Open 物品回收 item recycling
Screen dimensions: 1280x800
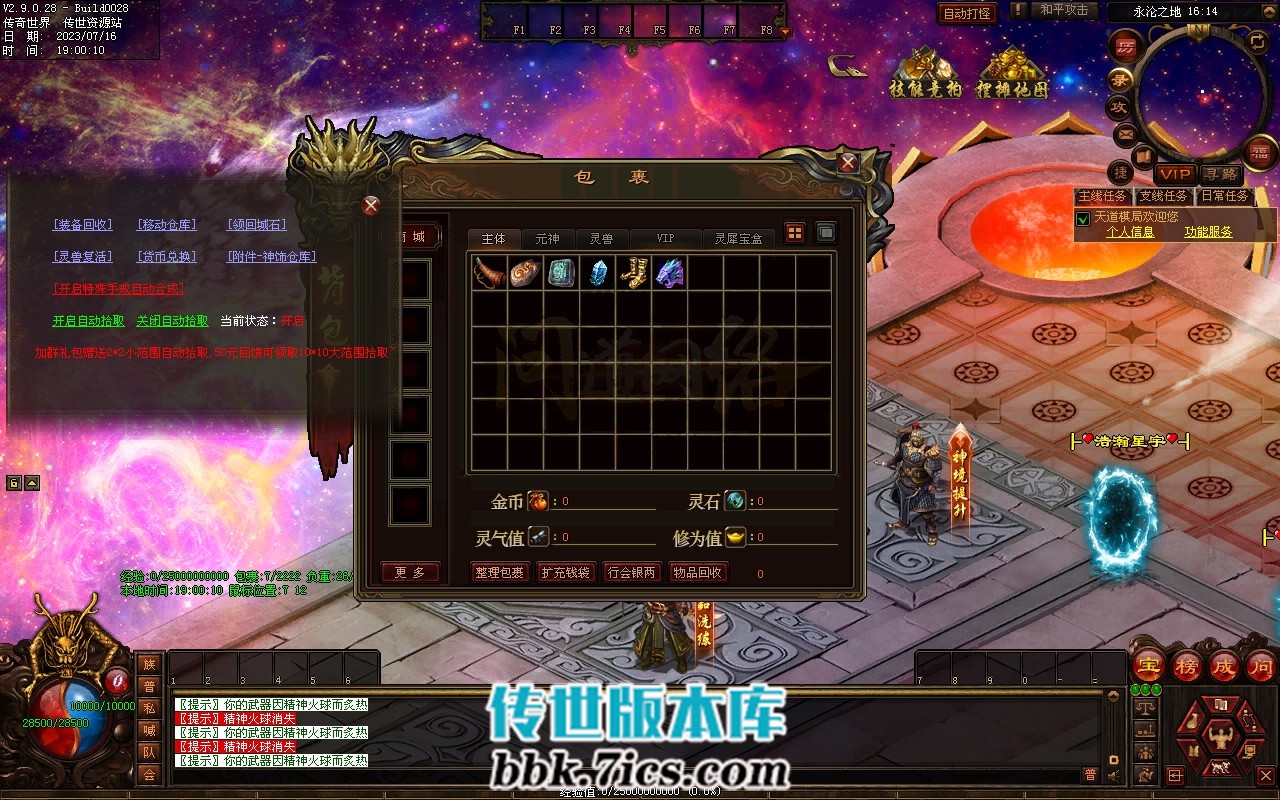click(698, 573)
